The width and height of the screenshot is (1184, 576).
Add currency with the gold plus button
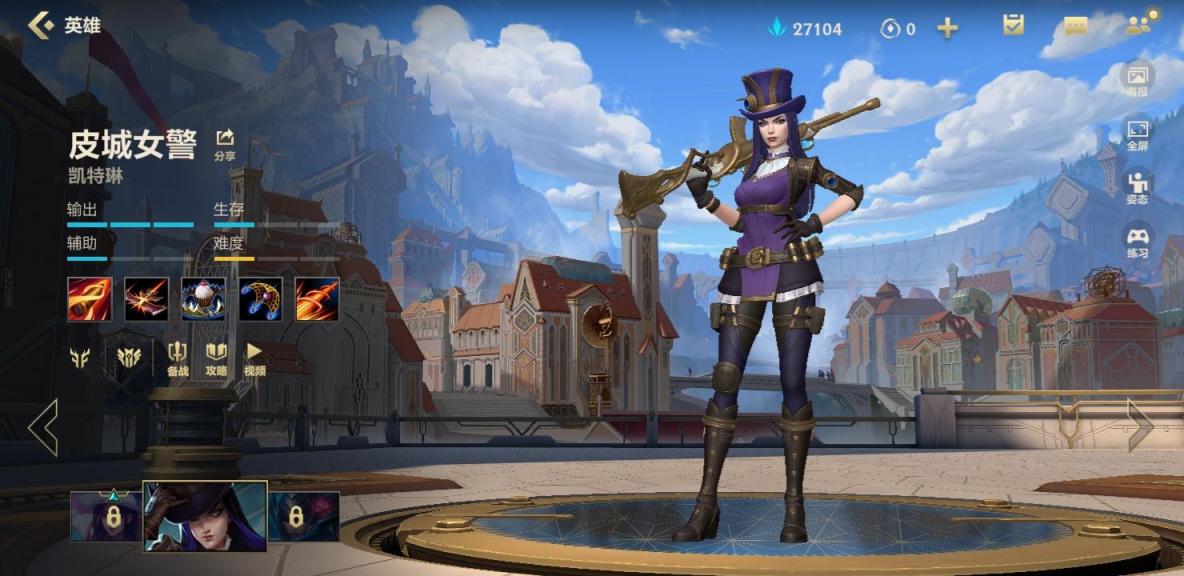tap(947, 28)
